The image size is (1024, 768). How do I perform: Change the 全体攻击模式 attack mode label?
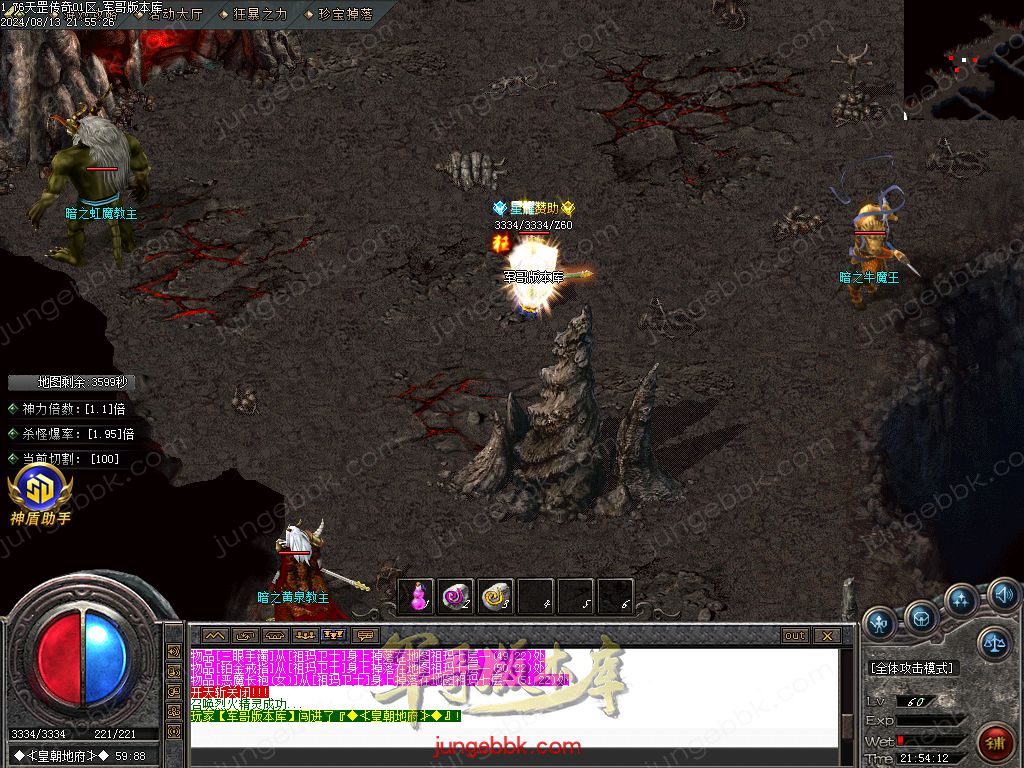click(x=913, y=667)
